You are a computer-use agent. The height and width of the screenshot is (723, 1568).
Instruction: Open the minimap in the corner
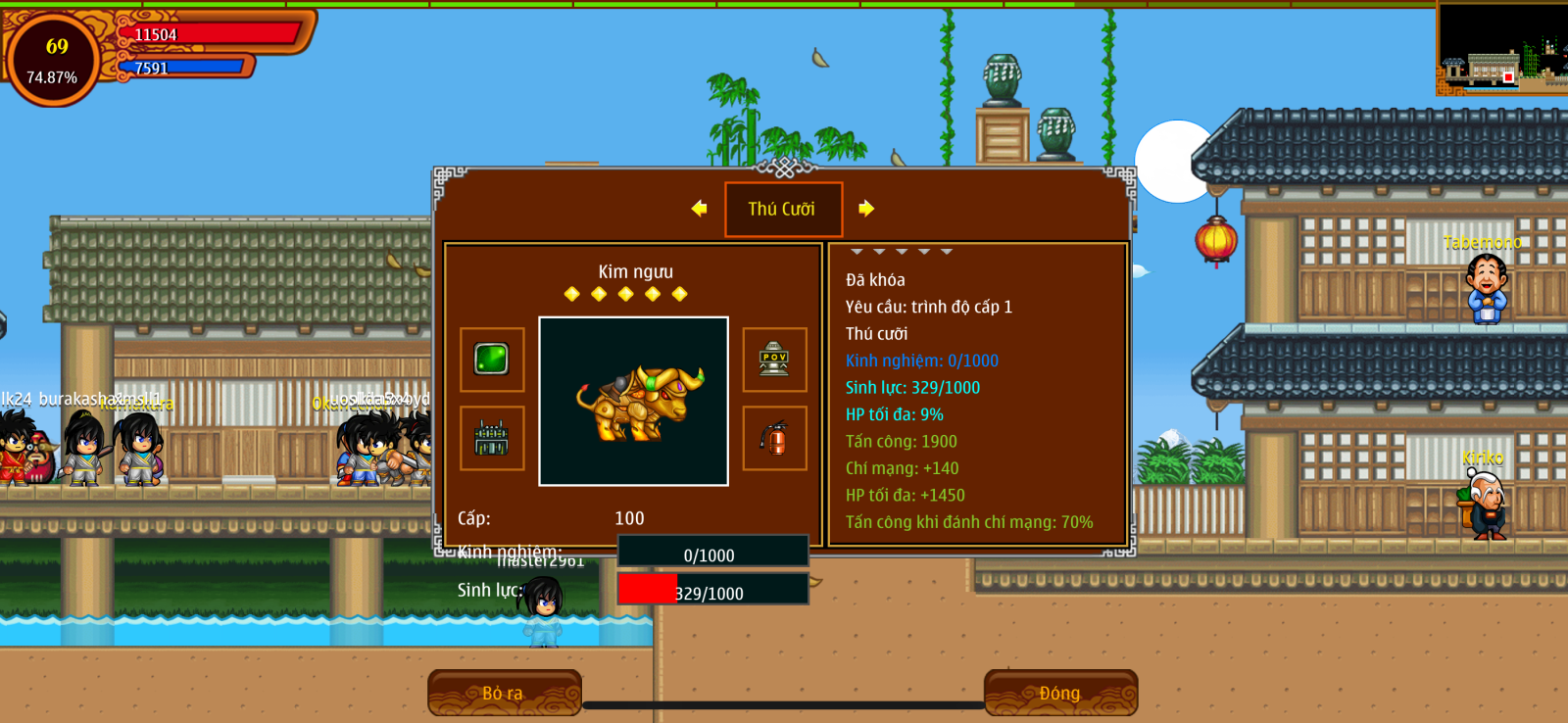[x=1501, y=49]
